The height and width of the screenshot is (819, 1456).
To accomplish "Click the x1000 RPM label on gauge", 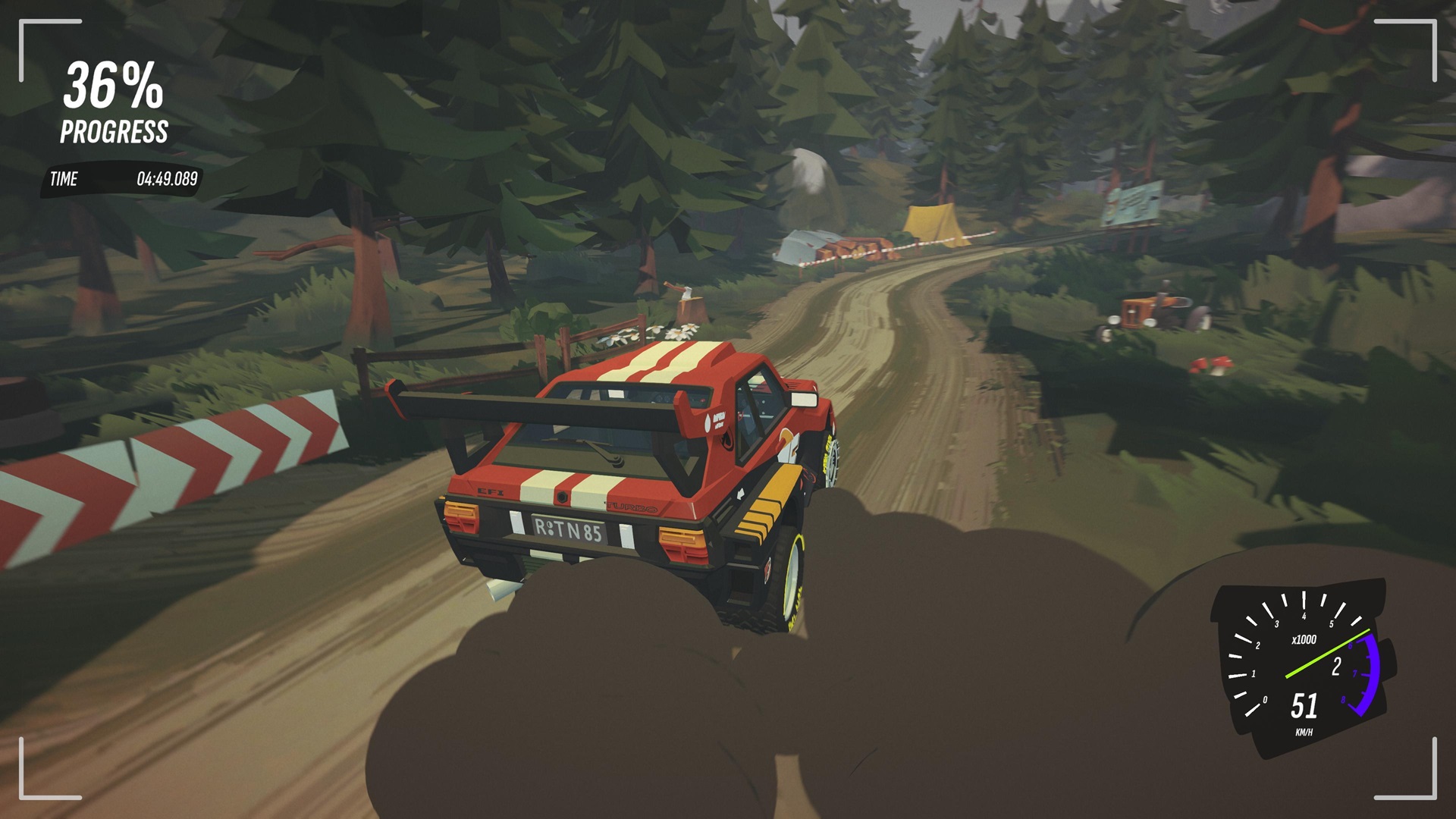I will tap(1304, 639).
